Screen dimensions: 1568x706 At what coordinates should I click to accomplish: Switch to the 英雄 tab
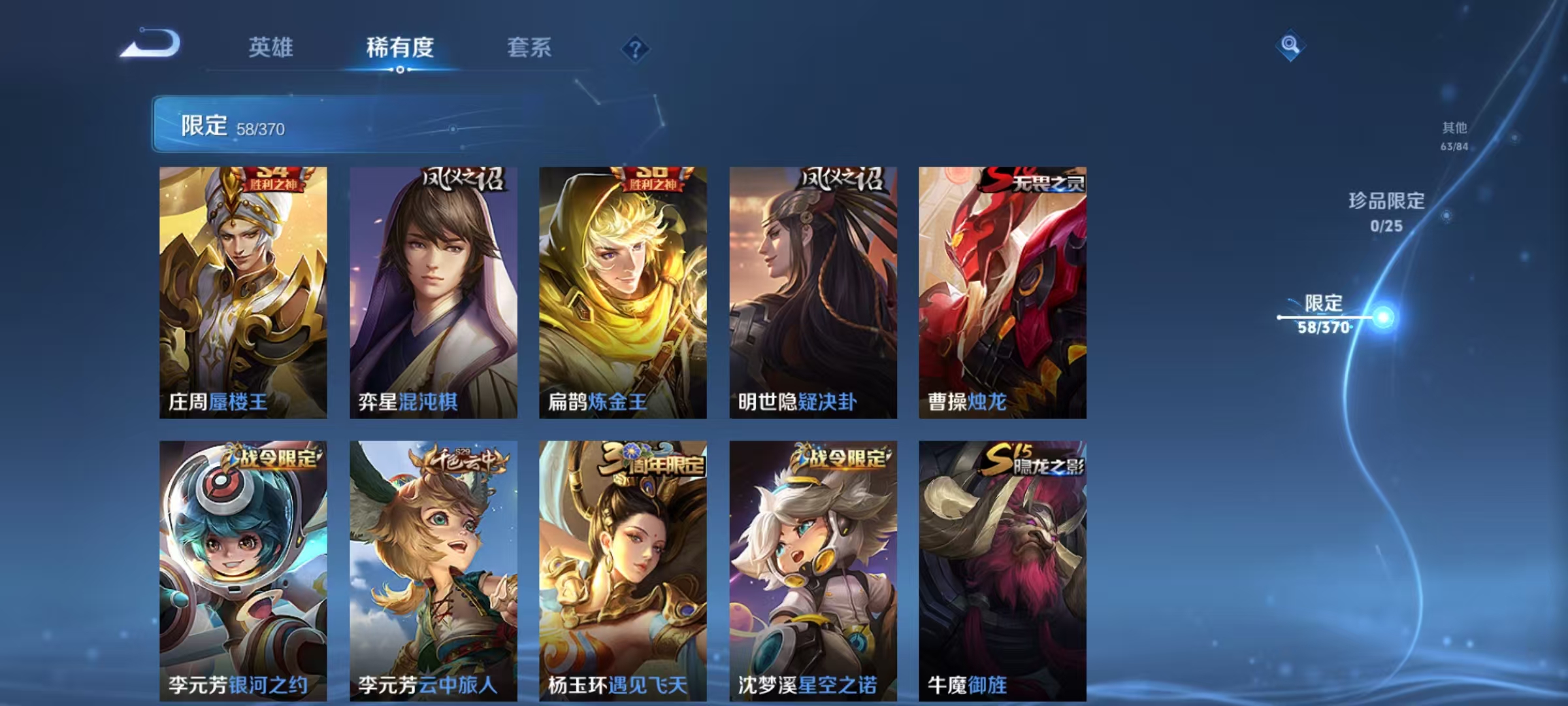[272, 48]
